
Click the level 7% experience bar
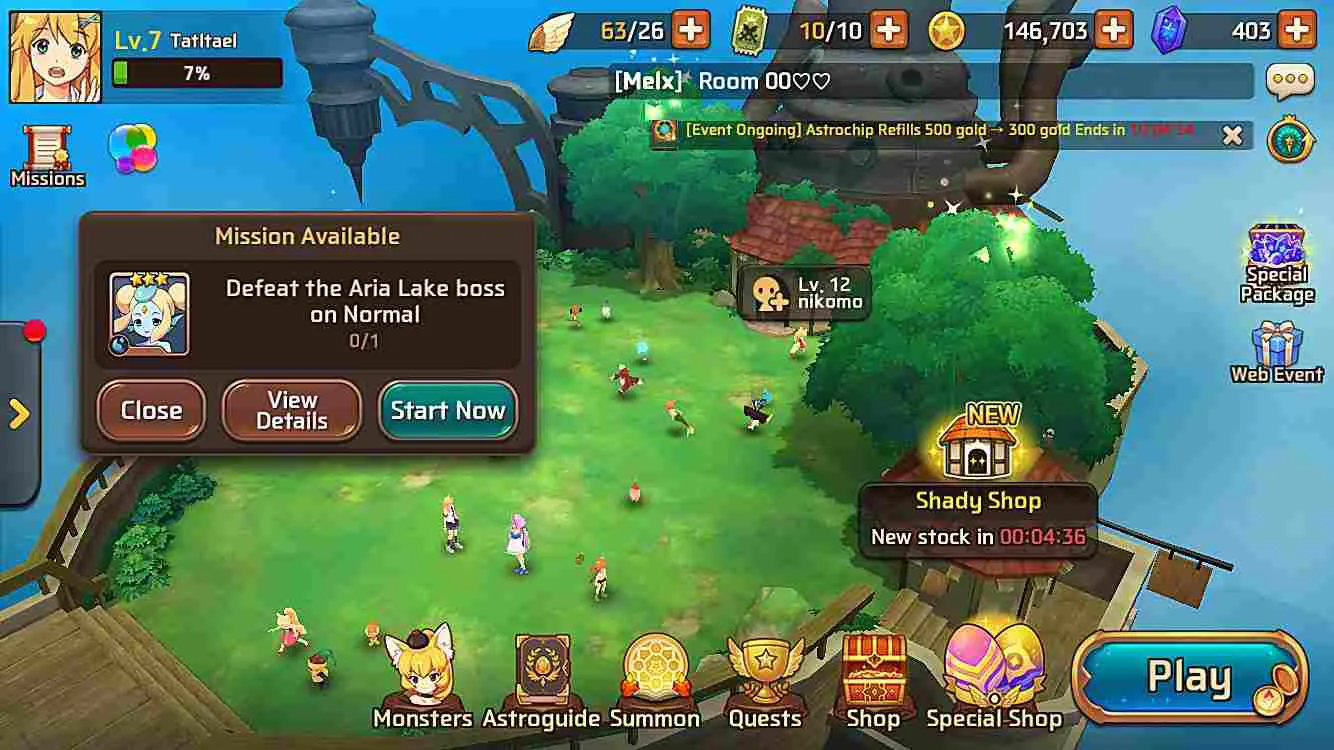[196, 73]
